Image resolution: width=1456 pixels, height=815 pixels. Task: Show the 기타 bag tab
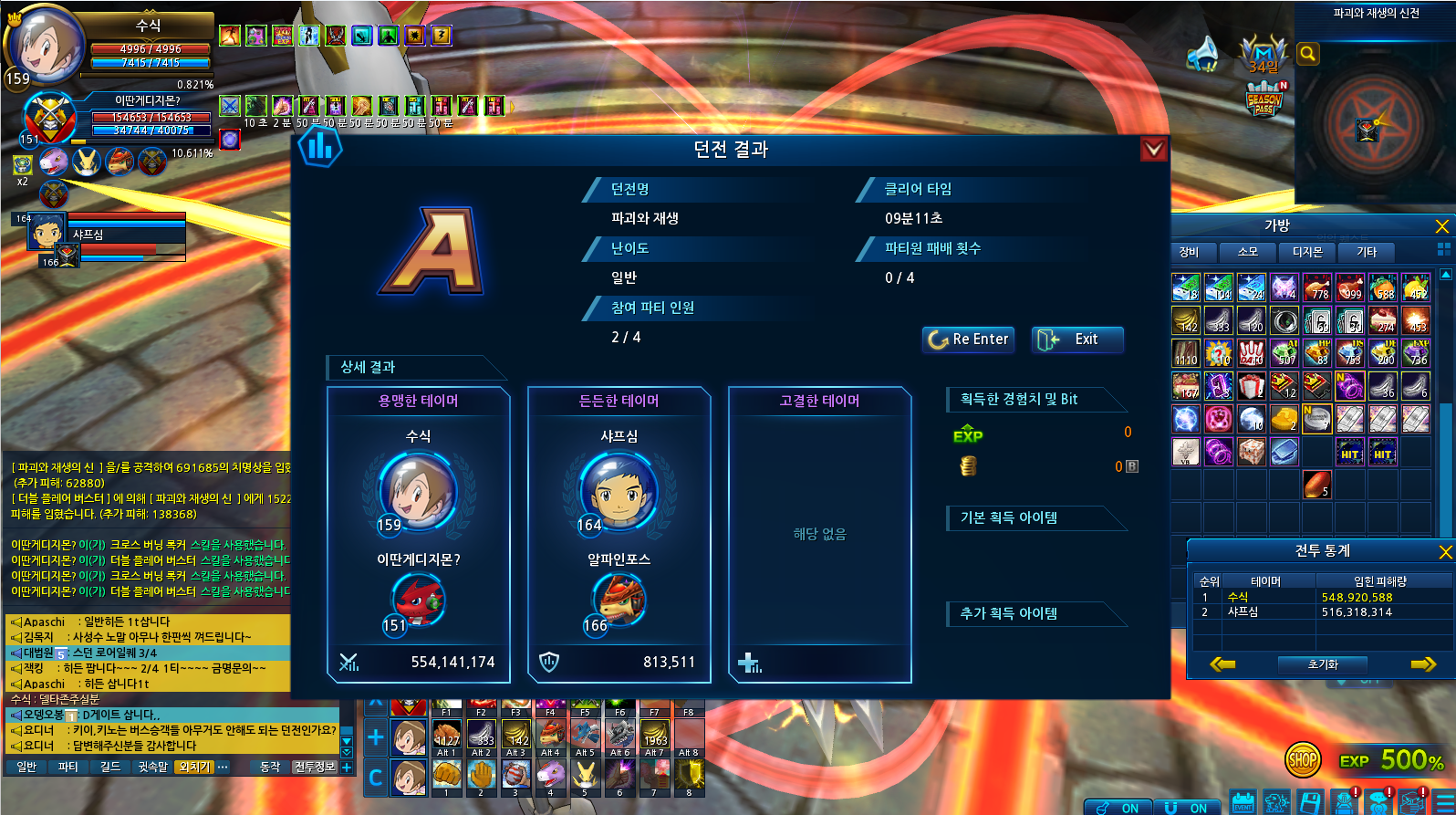tap(1367, 252)
